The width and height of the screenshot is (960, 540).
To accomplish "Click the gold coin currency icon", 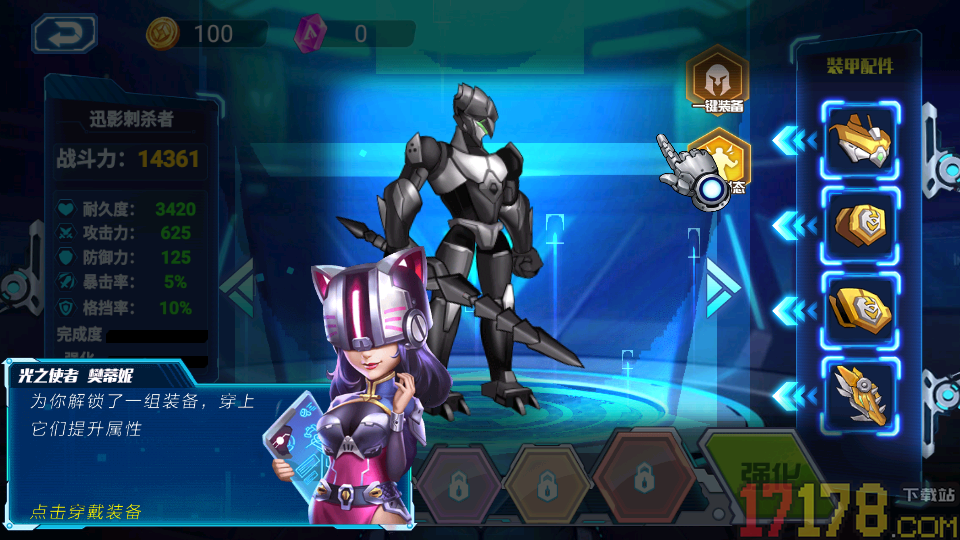I will click(162, 34).
